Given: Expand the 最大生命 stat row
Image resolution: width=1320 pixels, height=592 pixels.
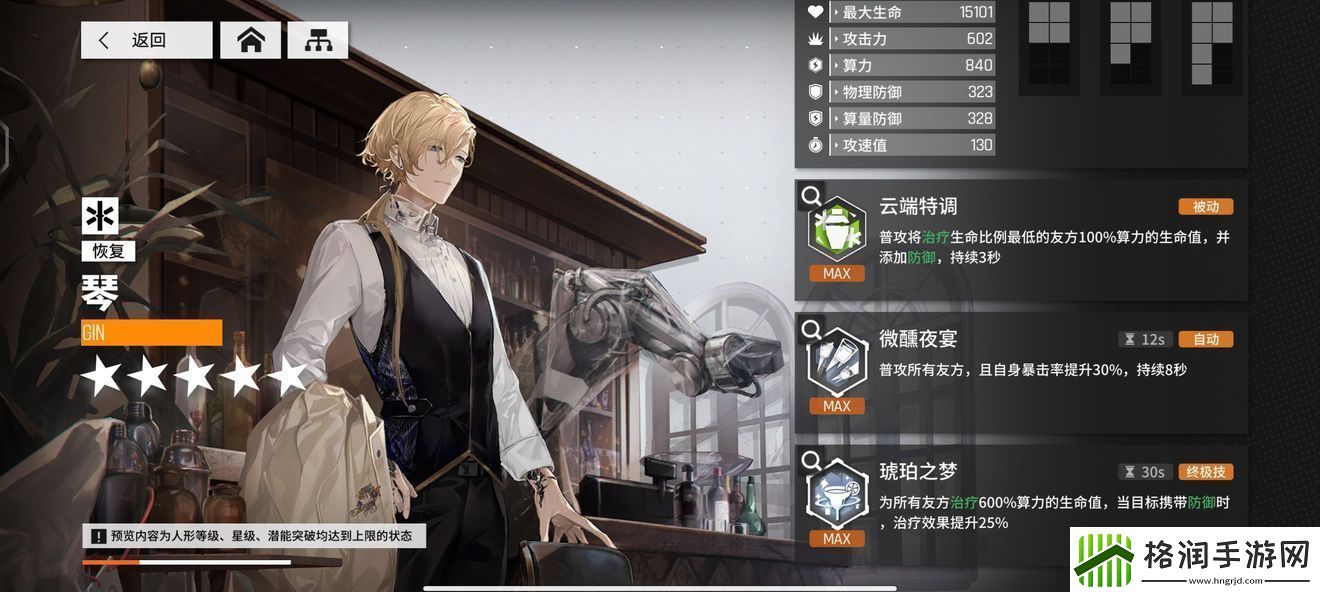Looking at the screenshot, I should pos(900,12).
